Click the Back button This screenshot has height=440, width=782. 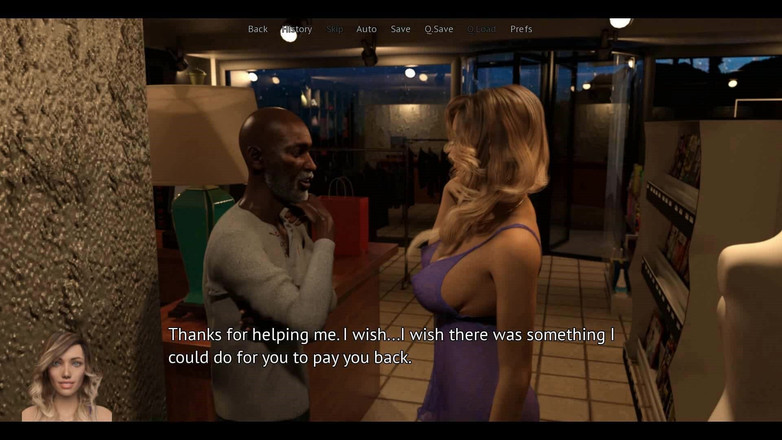tap(258, 29)
